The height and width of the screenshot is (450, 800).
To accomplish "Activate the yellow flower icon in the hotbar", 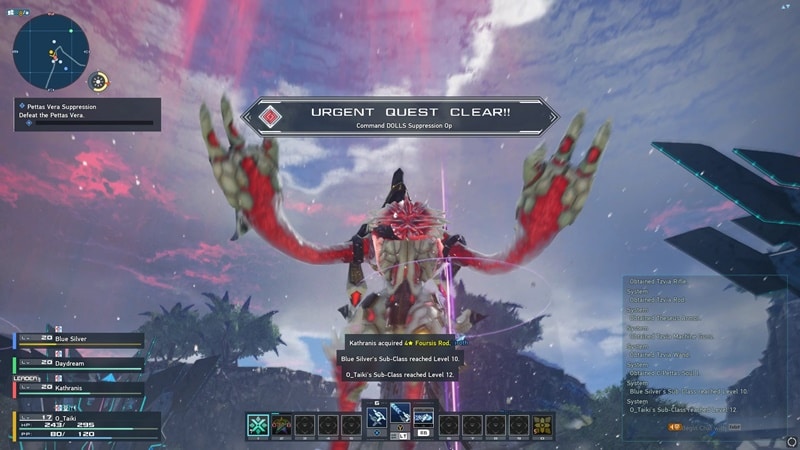I will [542, 424].
